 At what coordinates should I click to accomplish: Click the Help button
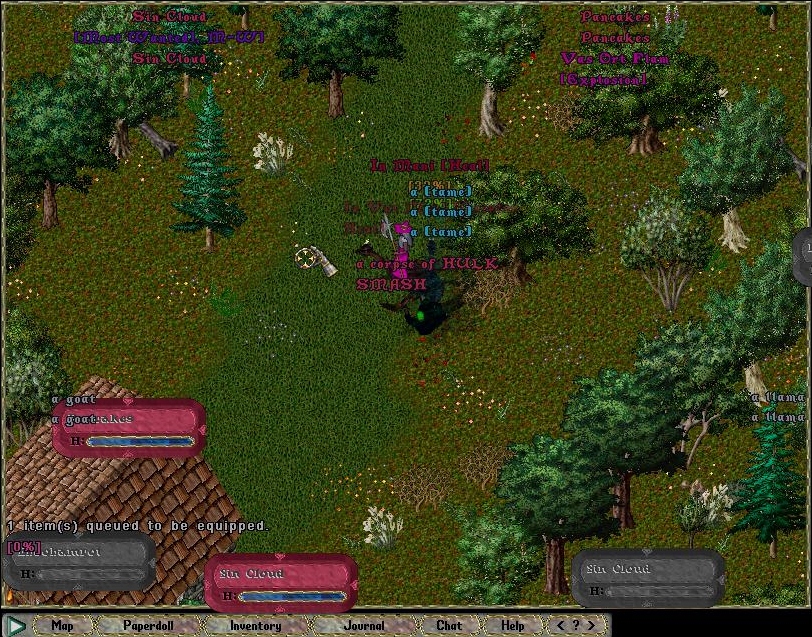click(x=512, y=626)
